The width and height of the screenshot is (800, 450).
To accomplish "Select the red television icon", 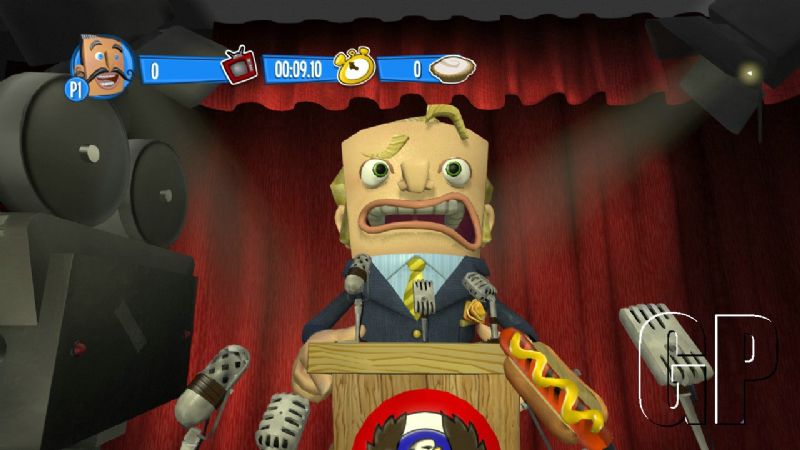I will click(240, 67).
